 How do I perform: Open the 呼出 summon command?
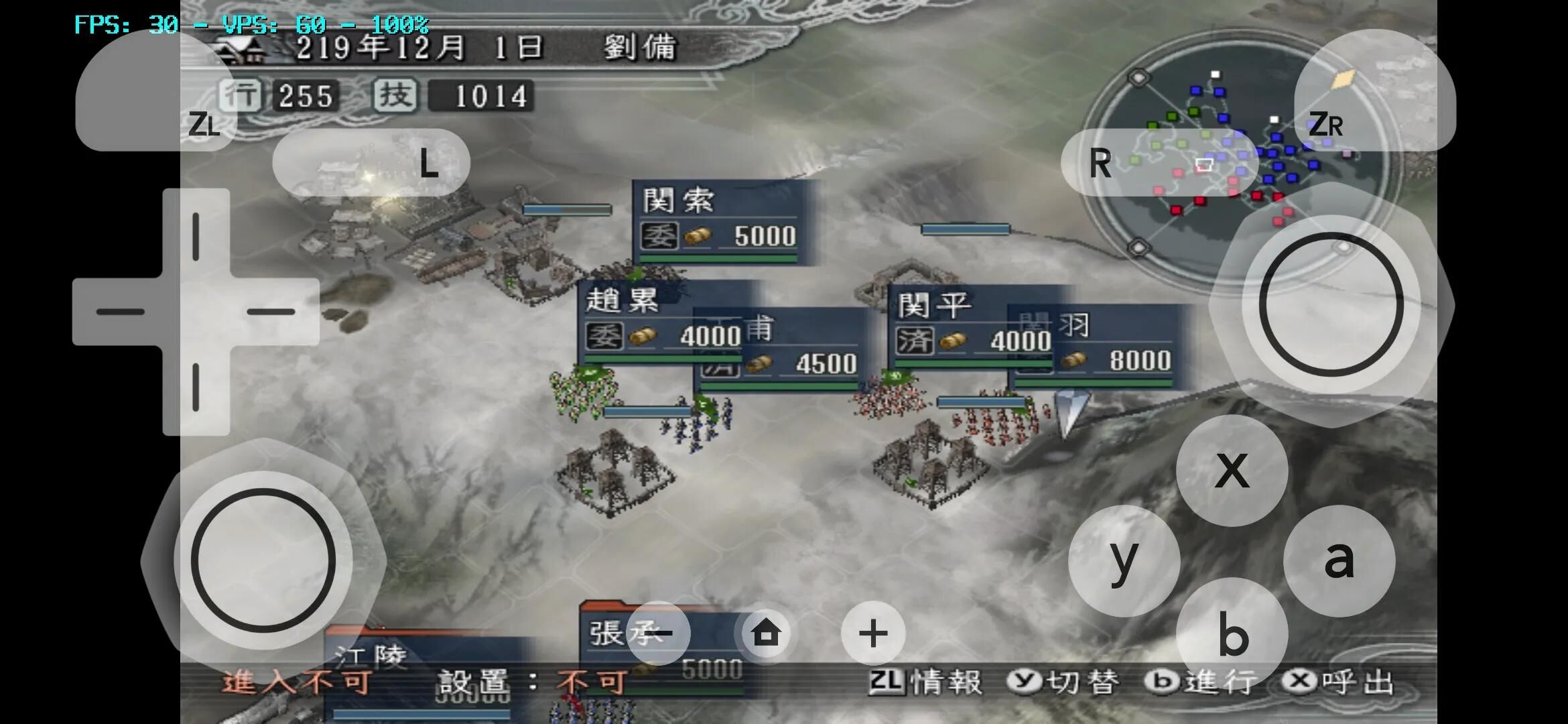[x=1337, y=684]
